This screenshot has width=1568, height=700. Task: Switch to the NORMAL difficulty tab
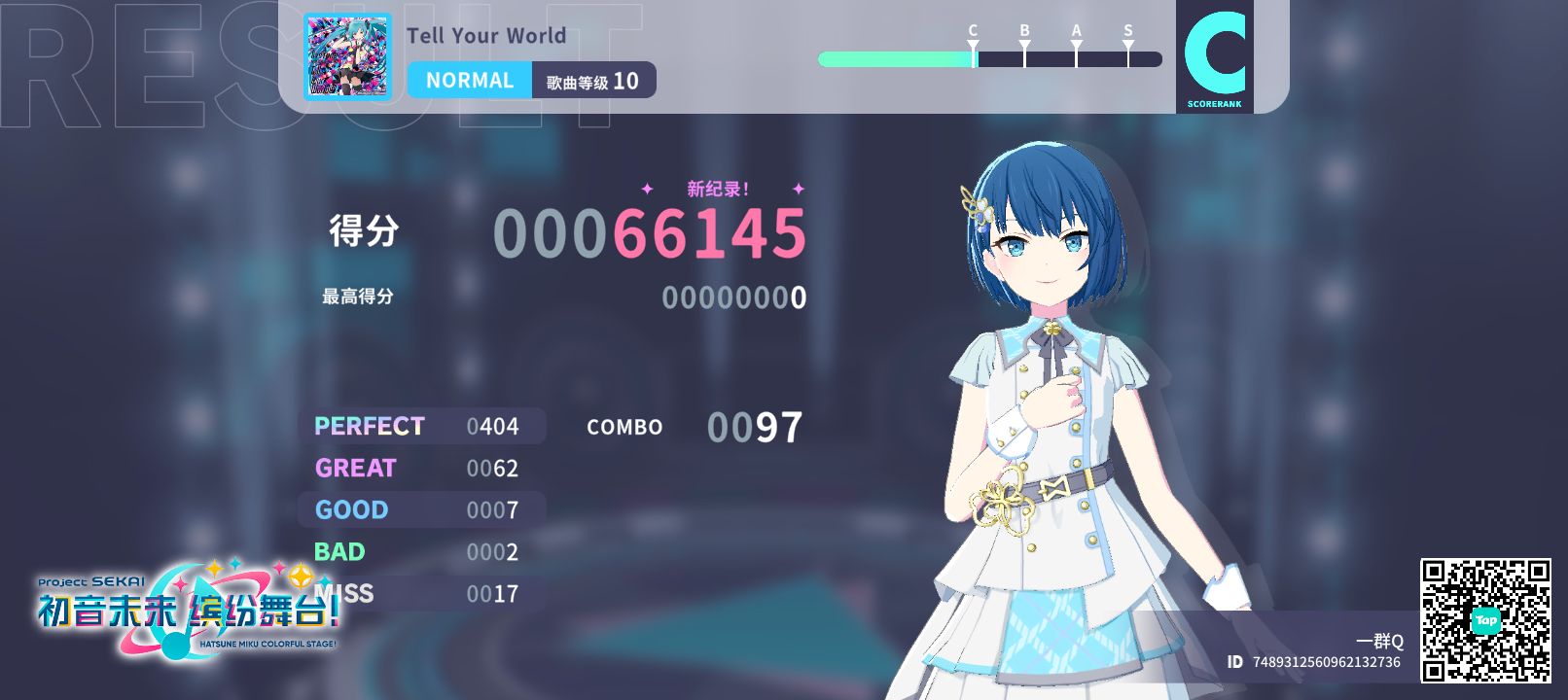470,80
